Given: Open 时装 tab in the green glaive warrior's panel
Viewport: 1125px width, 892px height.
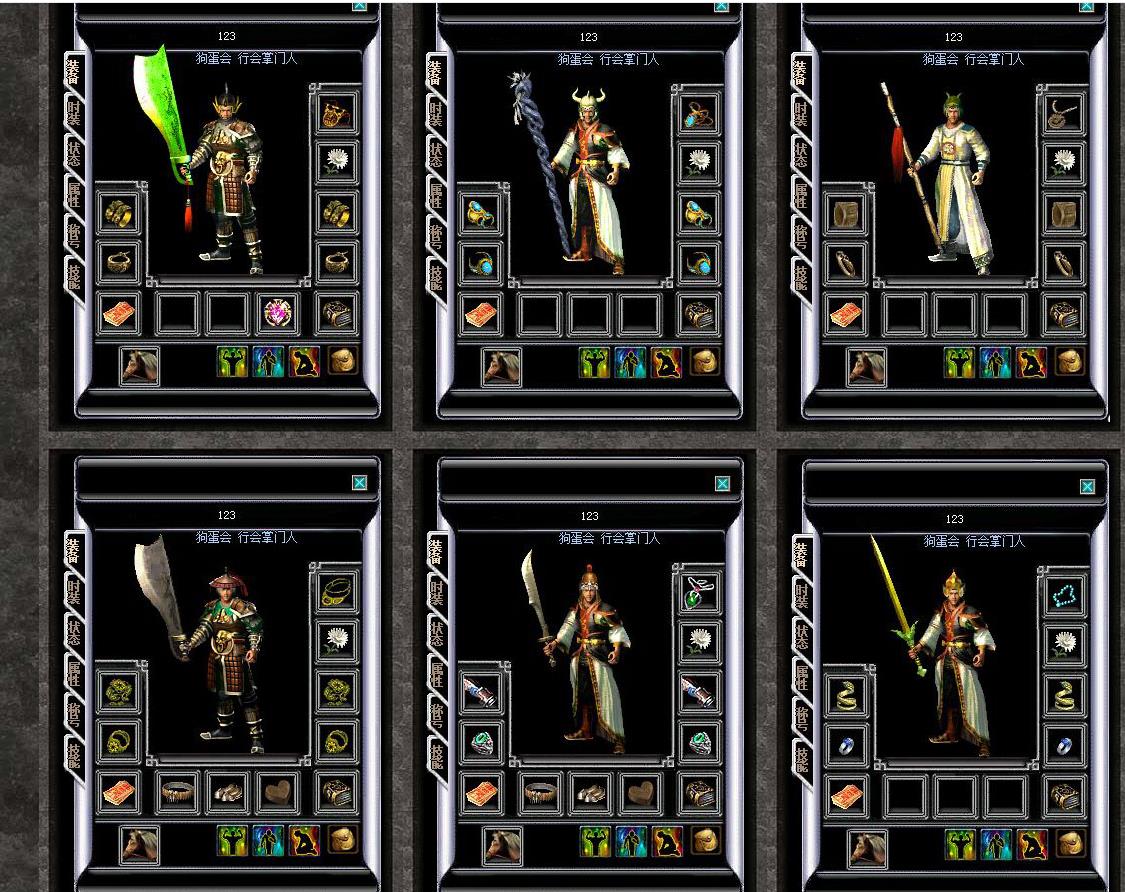Looking at the screenshot, I should [74, 114].
